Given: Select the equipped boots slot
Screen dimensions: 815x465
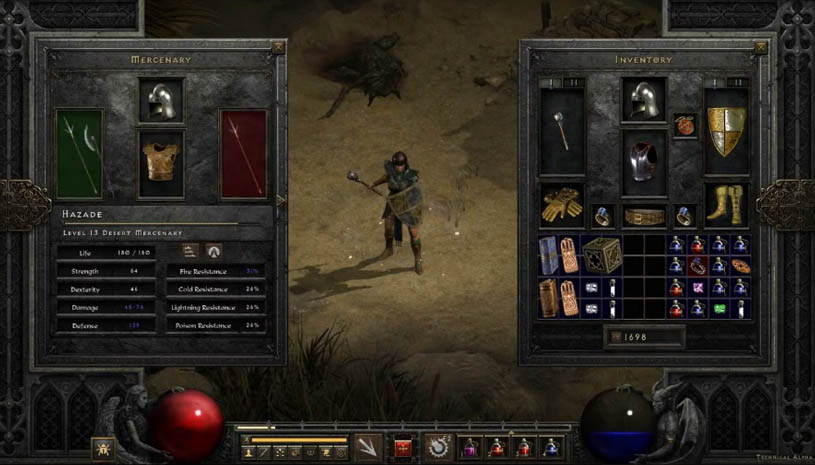Looking at the screenshot, I should coord(726,205).
